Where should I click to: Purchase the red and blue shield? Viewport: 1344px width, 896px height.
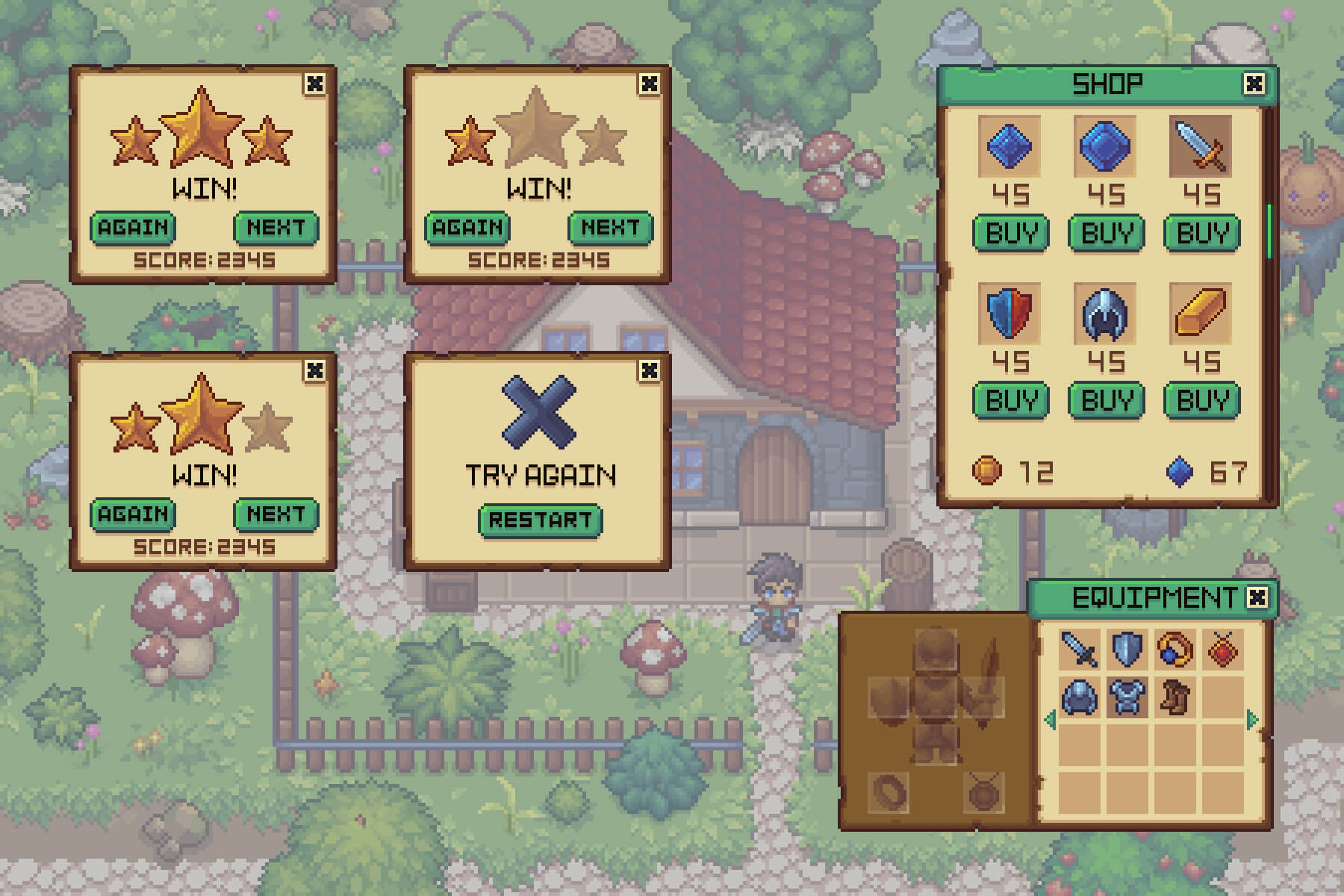point(1010,400)
